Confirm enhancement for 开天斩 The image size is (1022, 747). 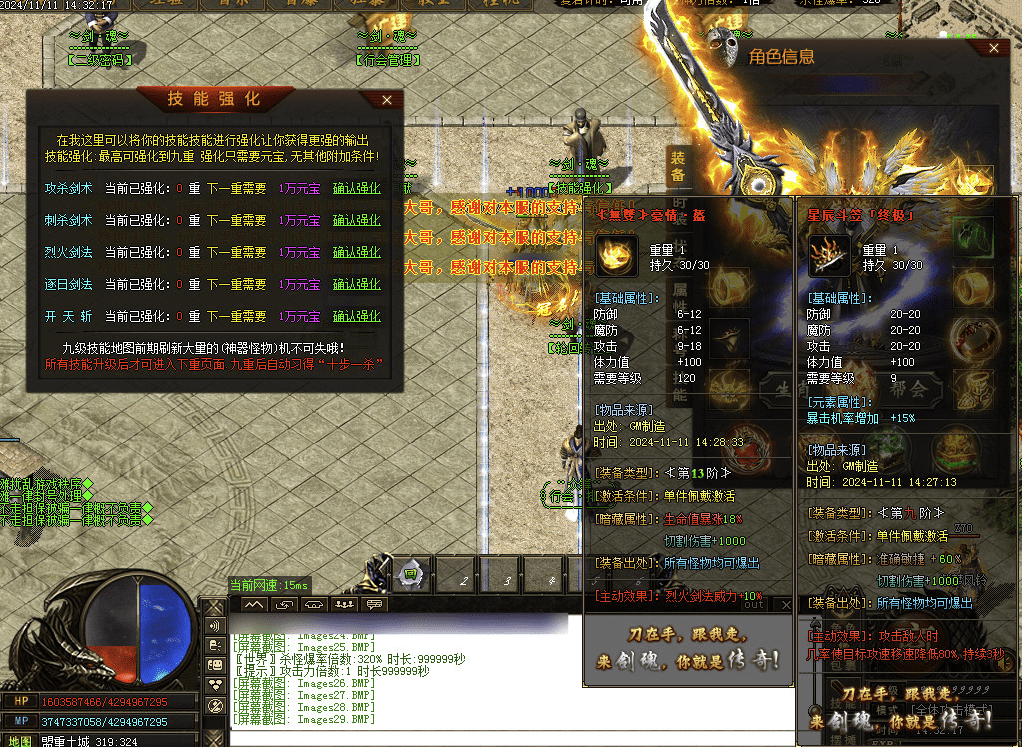pos(356,316)
